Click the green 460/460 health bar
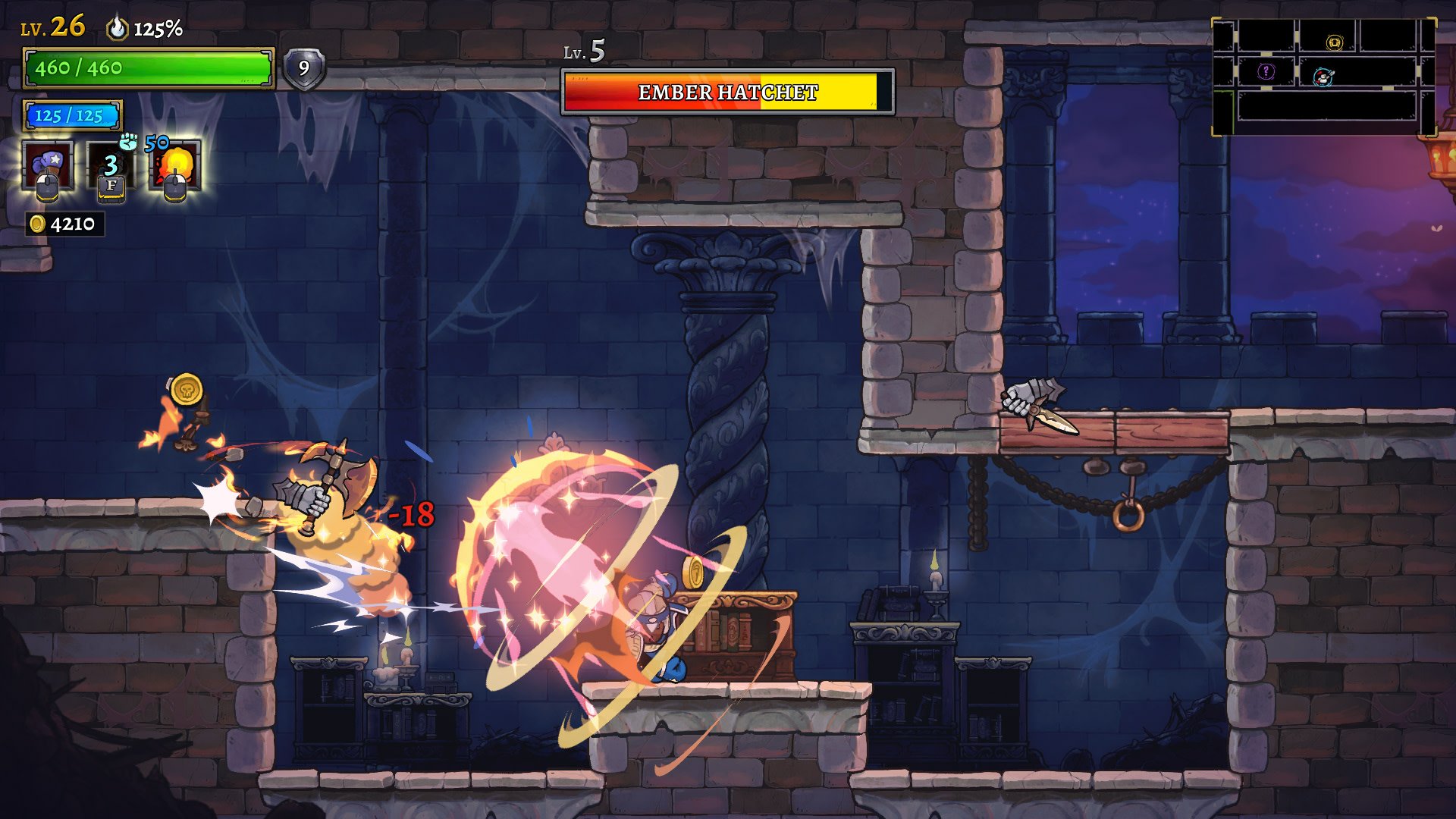Viewport: 1456px width, 819px height. [x=148, y=68]
